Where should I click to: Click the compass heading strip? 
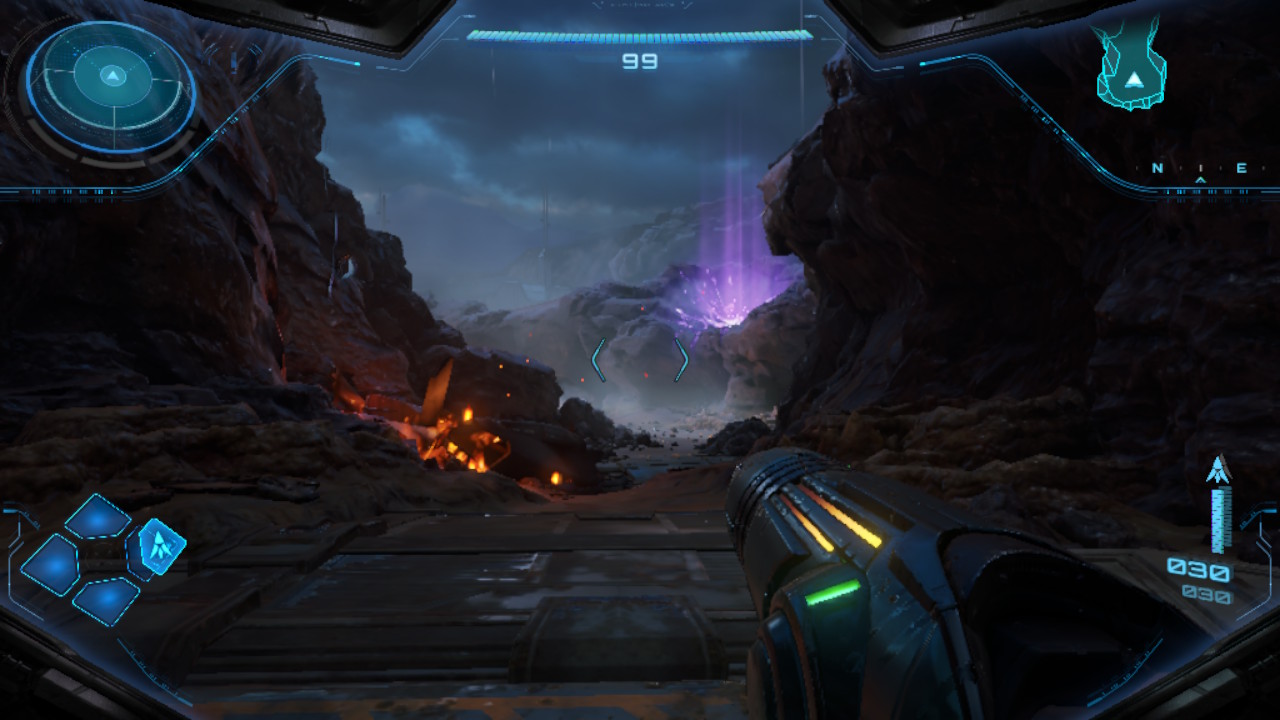coord(1199,169)
